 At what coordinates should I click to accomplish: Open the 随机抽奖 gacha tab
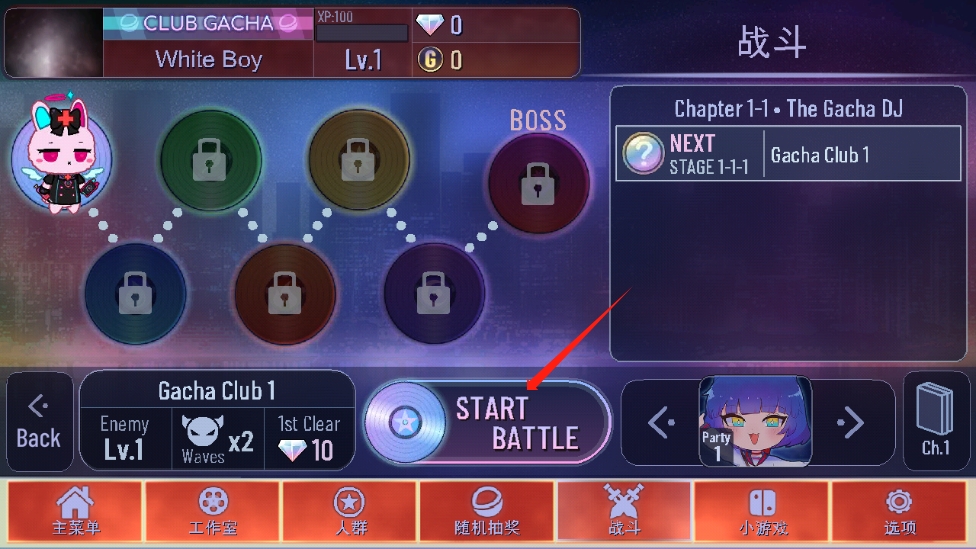pos(486,512)
